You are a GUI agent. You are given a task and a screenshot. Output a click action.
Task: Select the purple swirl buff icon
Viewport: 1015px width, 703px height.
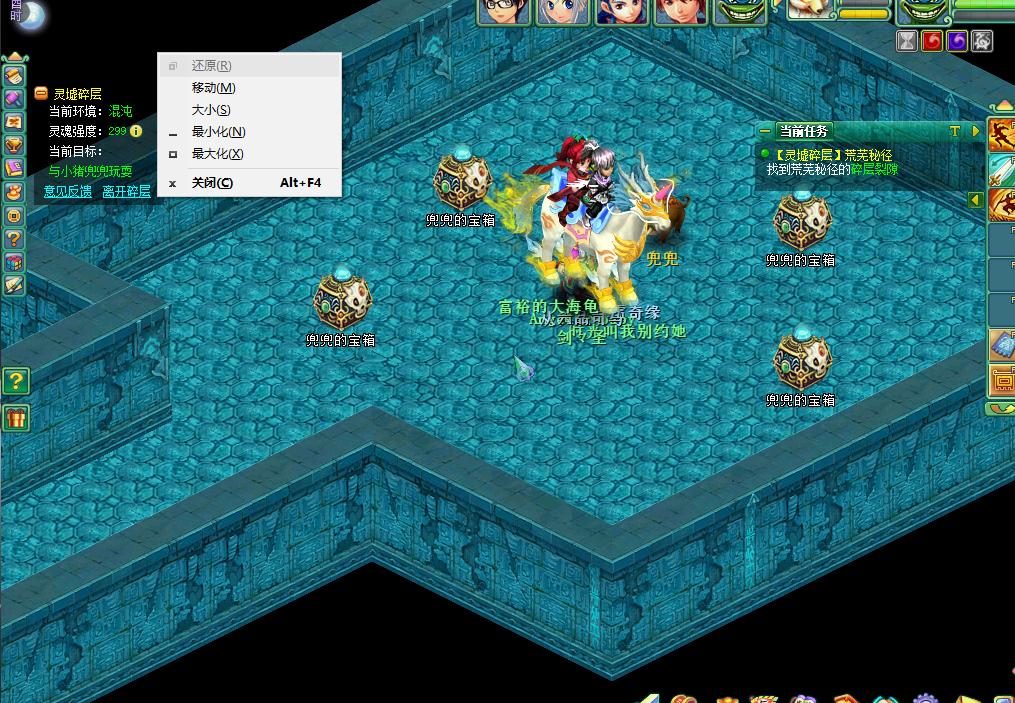957,41
